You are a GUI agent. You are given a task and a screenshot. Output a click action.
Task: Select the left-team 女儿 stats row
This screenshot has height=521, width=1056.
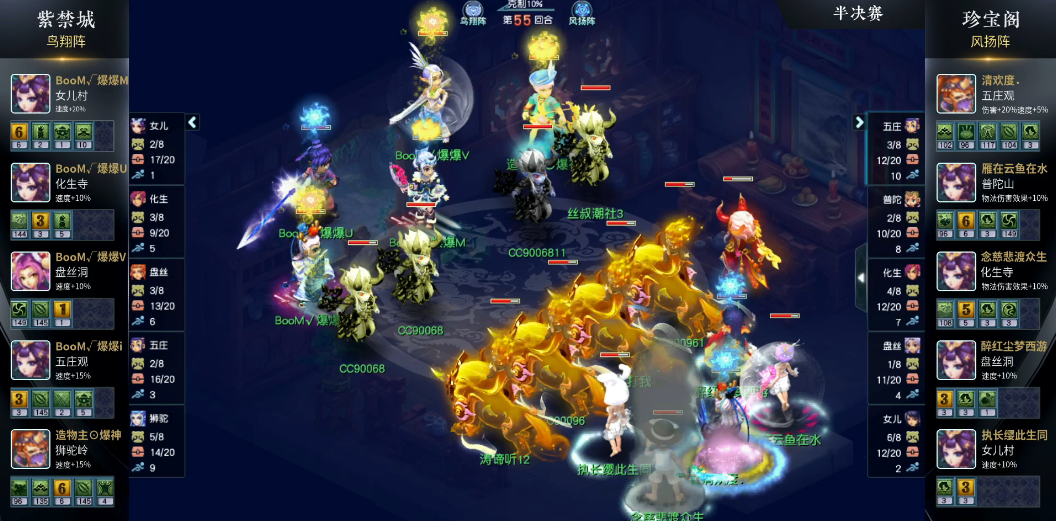point(157,149)
